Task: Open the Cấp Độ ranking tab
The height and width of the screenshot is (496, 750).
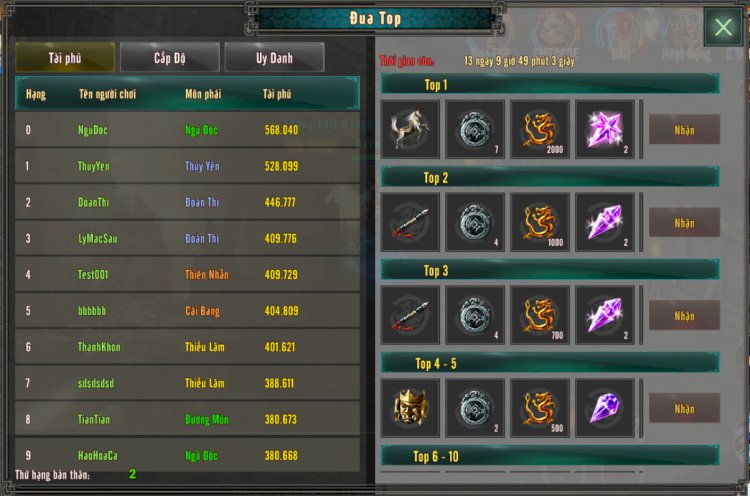Action: click(x=169, y=58)
